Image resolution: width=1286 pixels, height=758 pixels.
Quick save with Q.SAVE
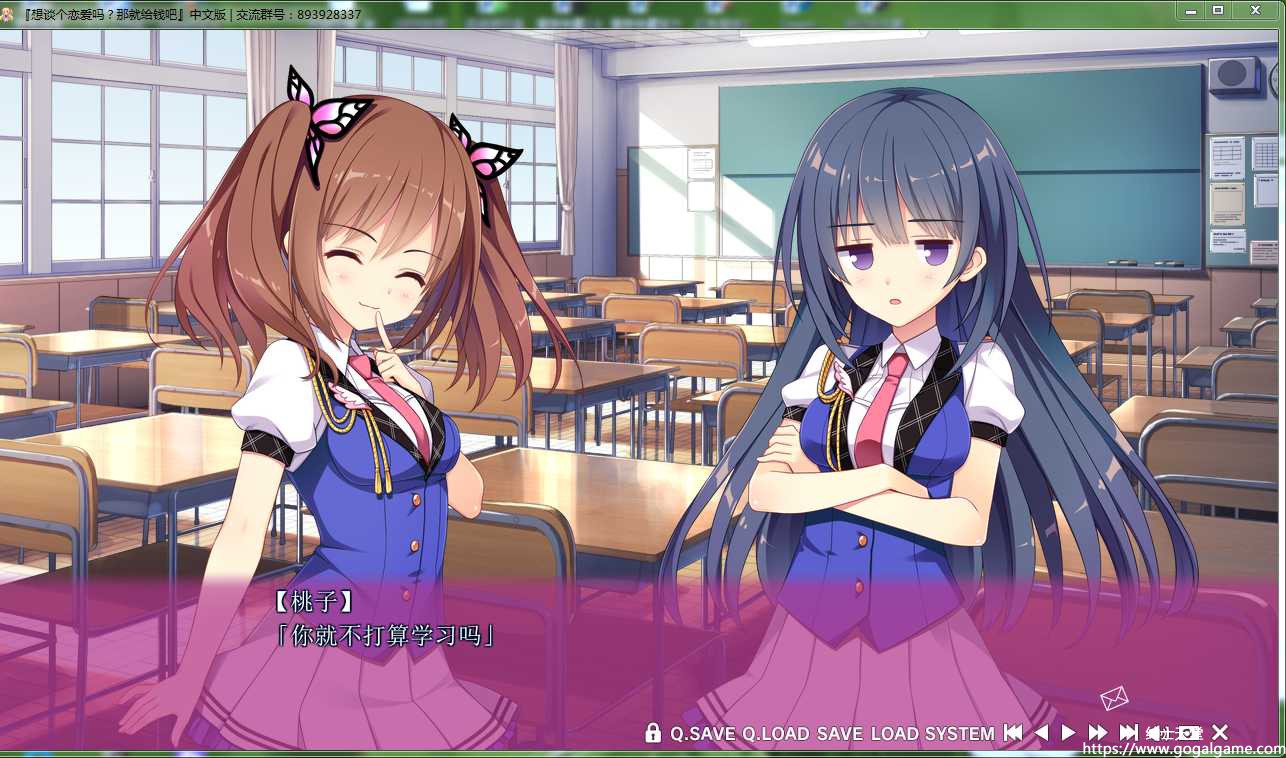coord(702,733)
